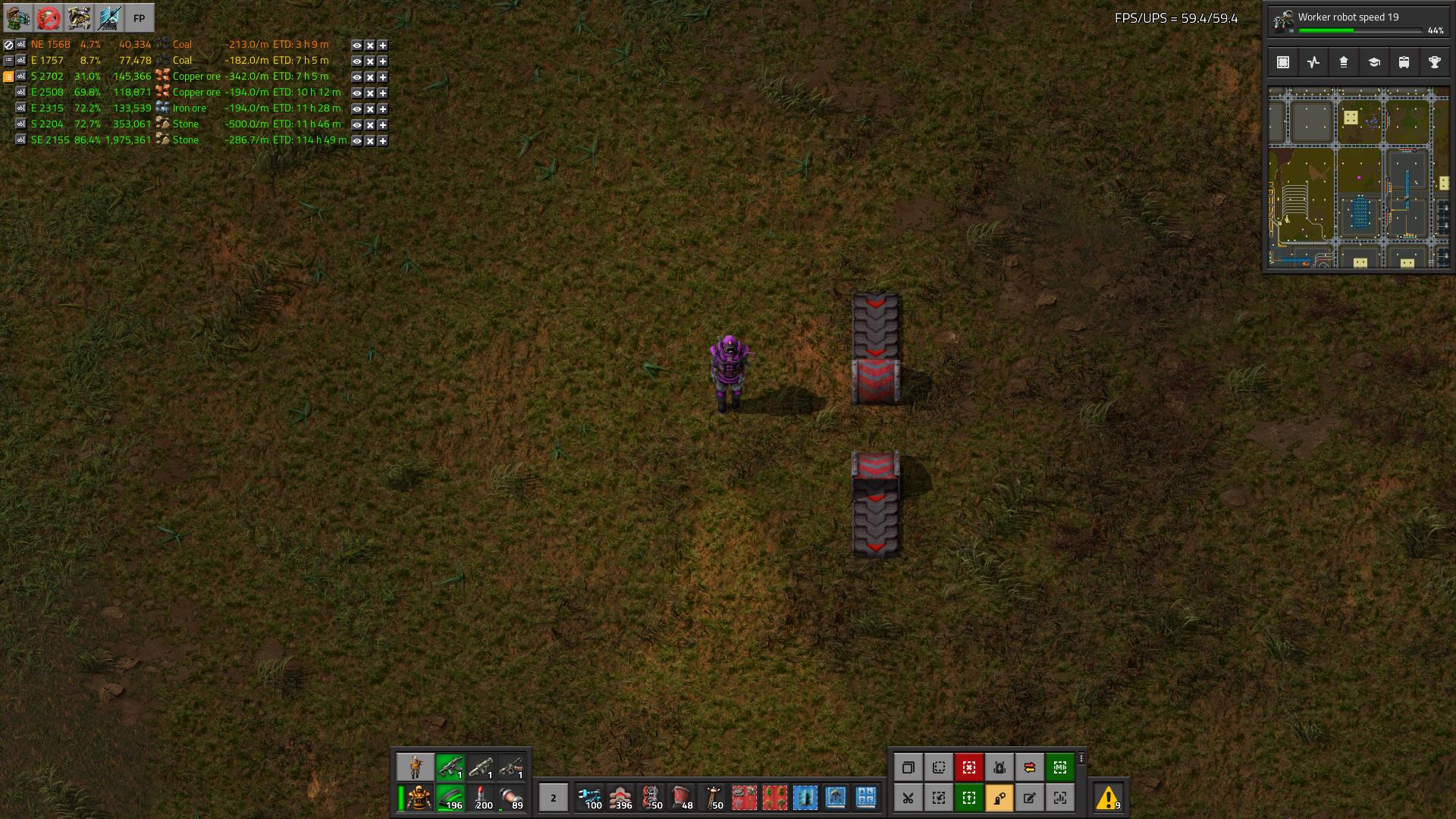
Task: Toggle visibility of NE 1568 Coal site
Action: tap(356, 45)
